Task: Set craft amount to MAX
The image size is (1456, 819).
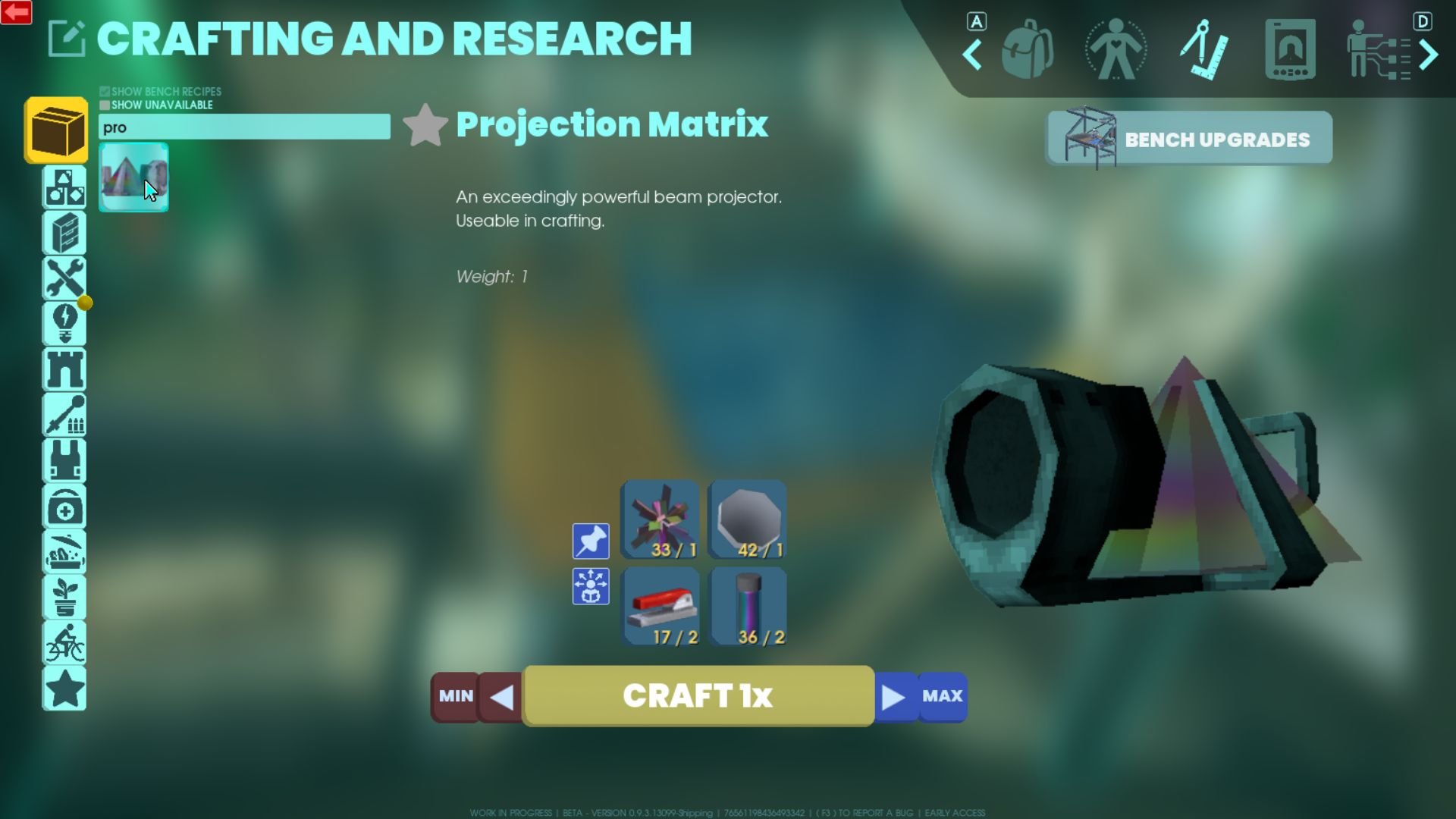Action: point(942,696)
